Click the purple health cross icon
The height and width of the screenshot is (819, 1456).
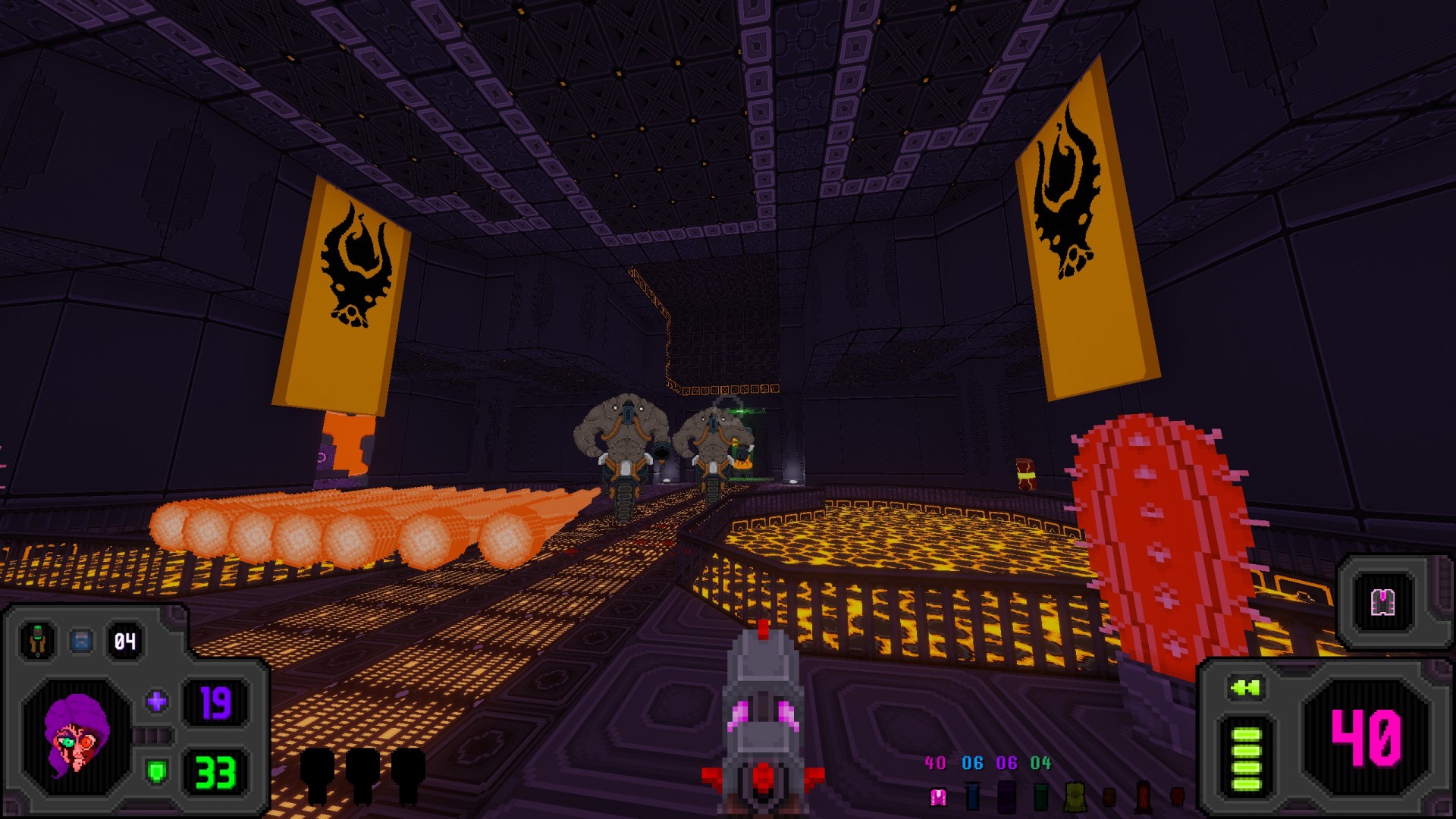(x=156, y=701)
